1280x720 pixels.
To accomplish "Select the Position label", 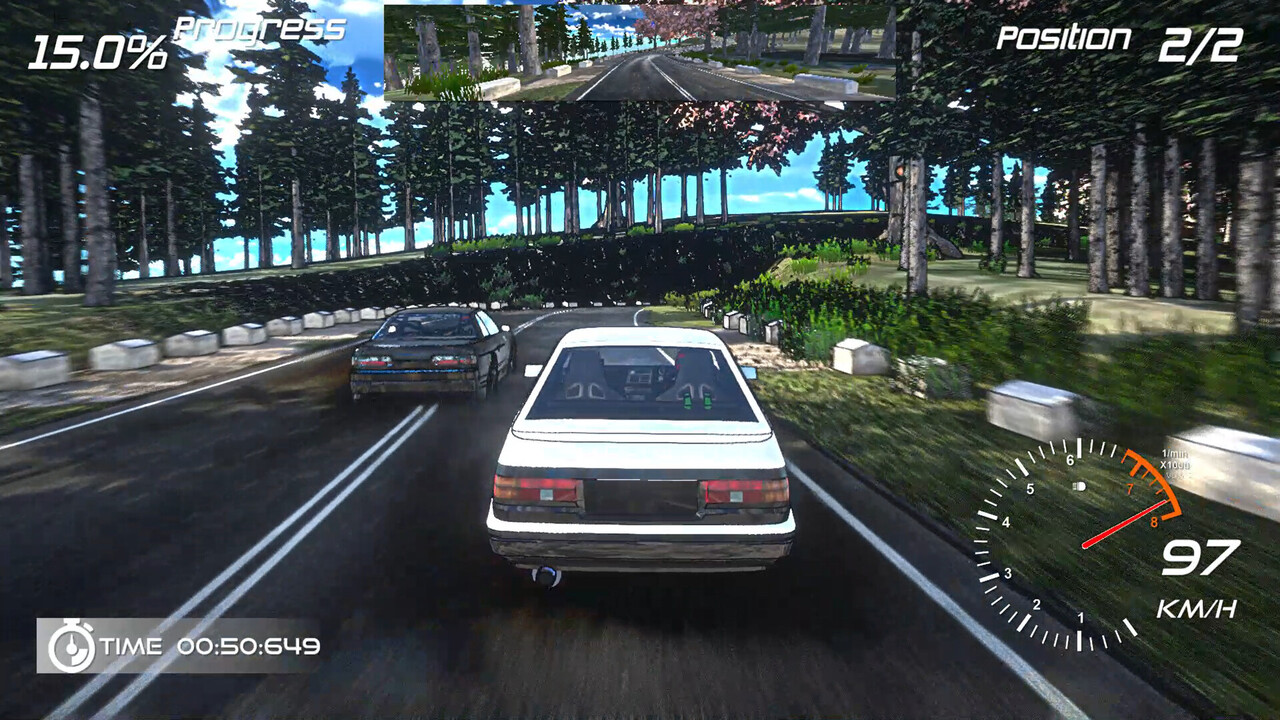I will tap(1065, 38).
